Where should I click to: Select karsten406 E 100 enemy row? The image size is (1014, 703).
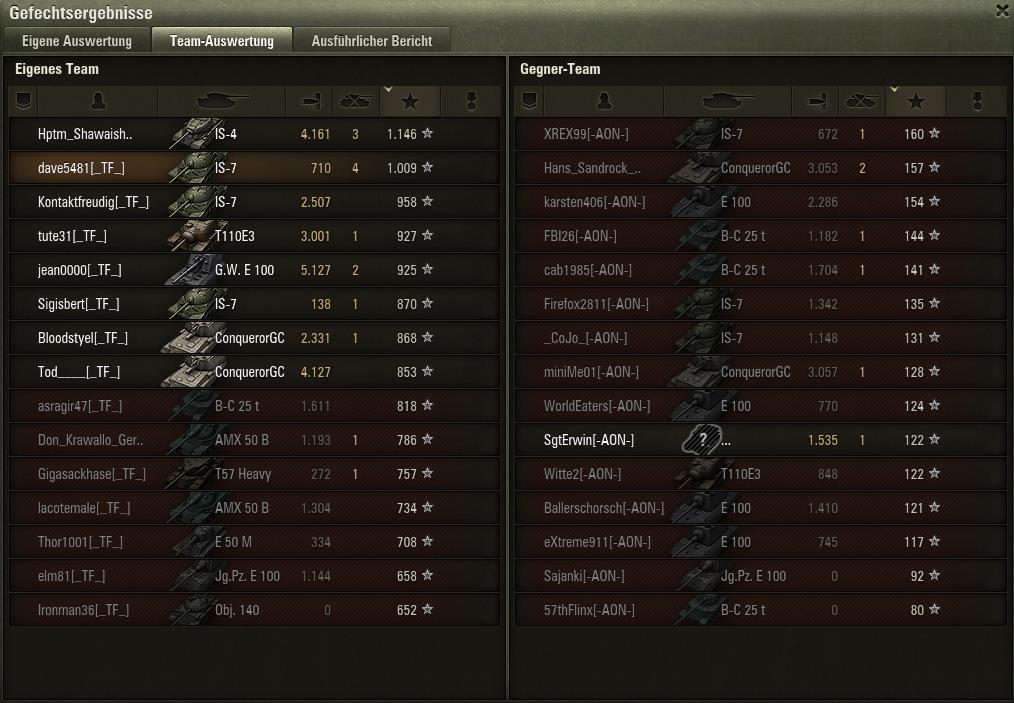coord(760,202)
